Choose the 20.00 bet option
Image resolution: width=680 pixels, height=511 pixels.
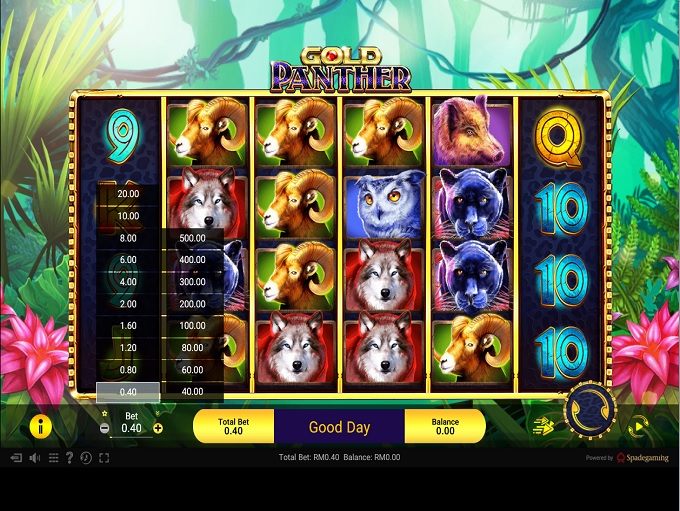point(128,194)
